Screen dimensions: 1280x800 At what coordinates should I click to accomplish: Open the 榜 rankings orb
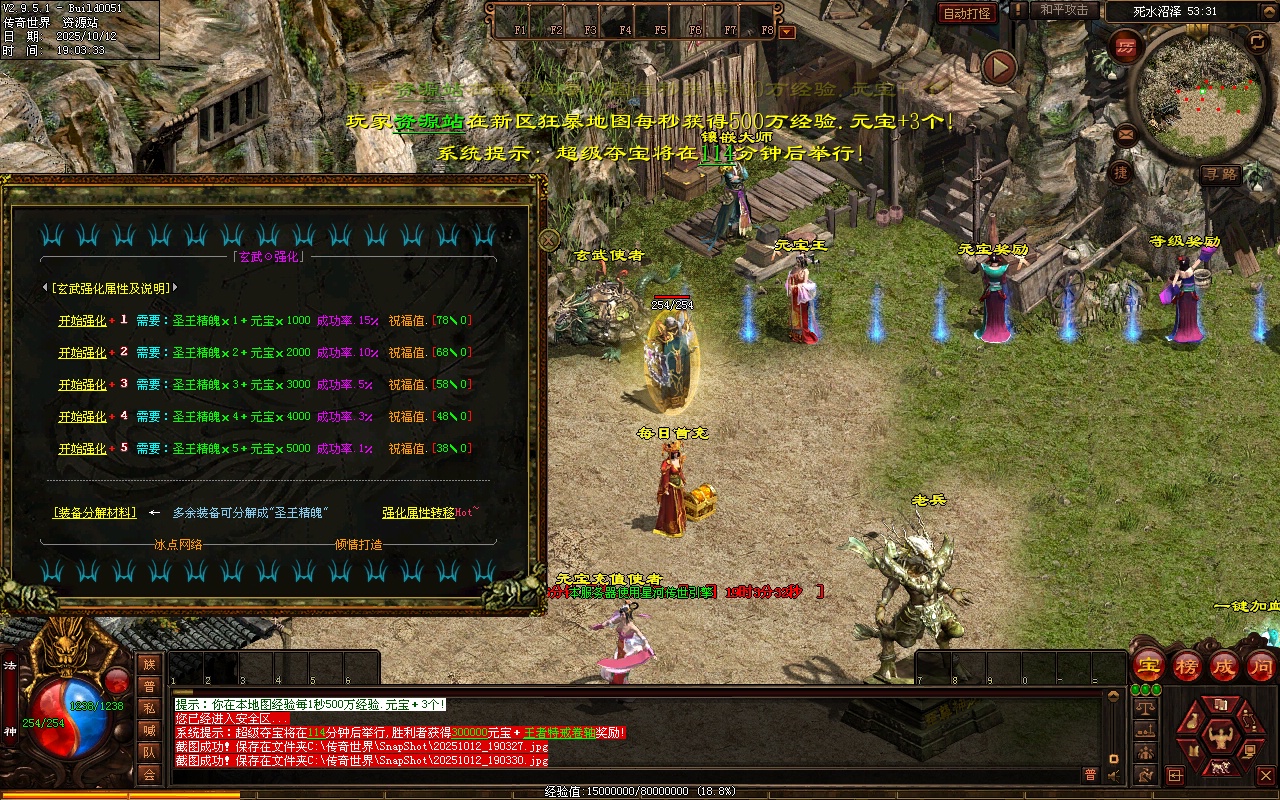1187,666
